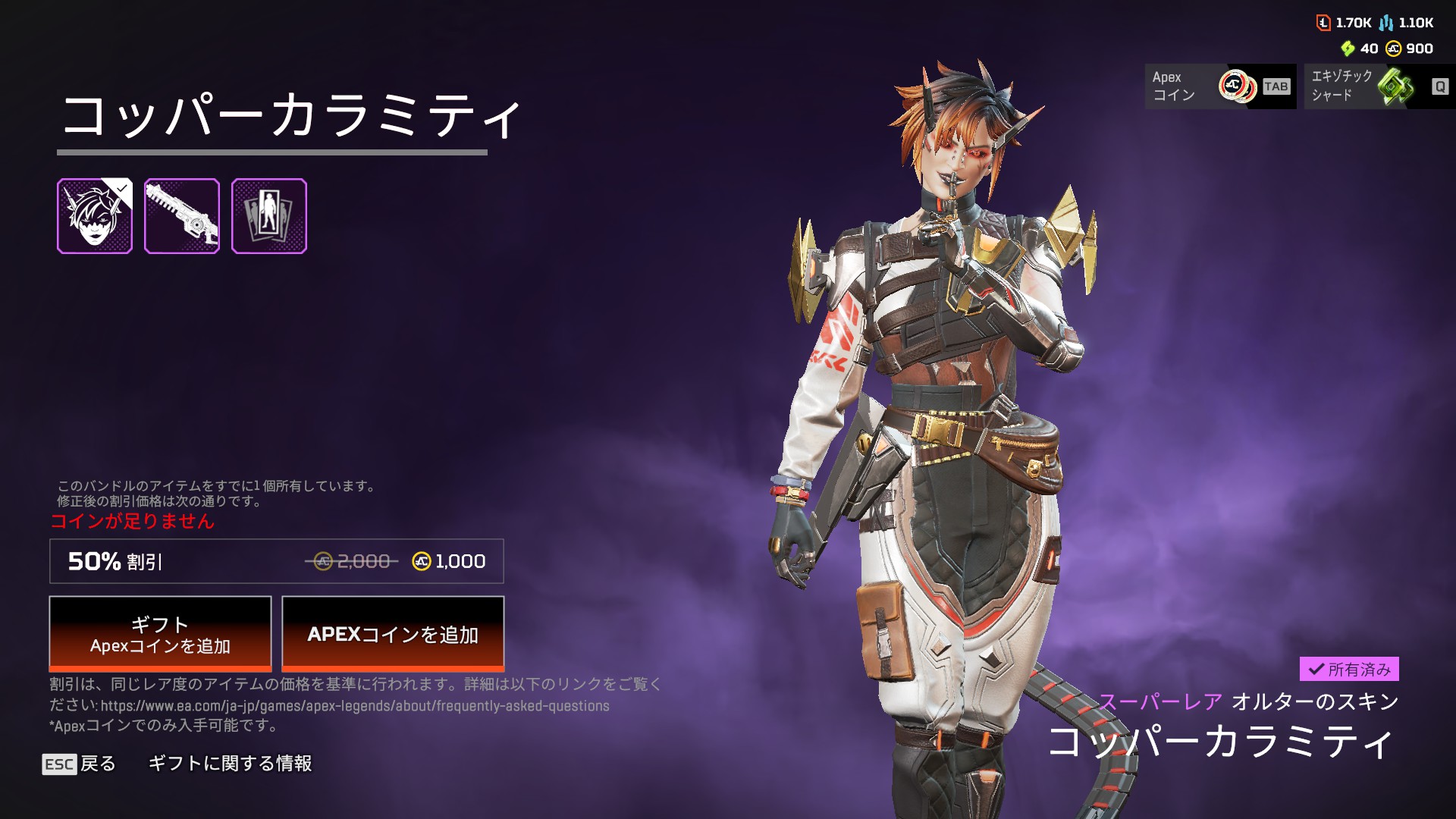Select the banner frame bundle item
Viewport: 1456px width, 819px height.
click(x=269, y=216)
